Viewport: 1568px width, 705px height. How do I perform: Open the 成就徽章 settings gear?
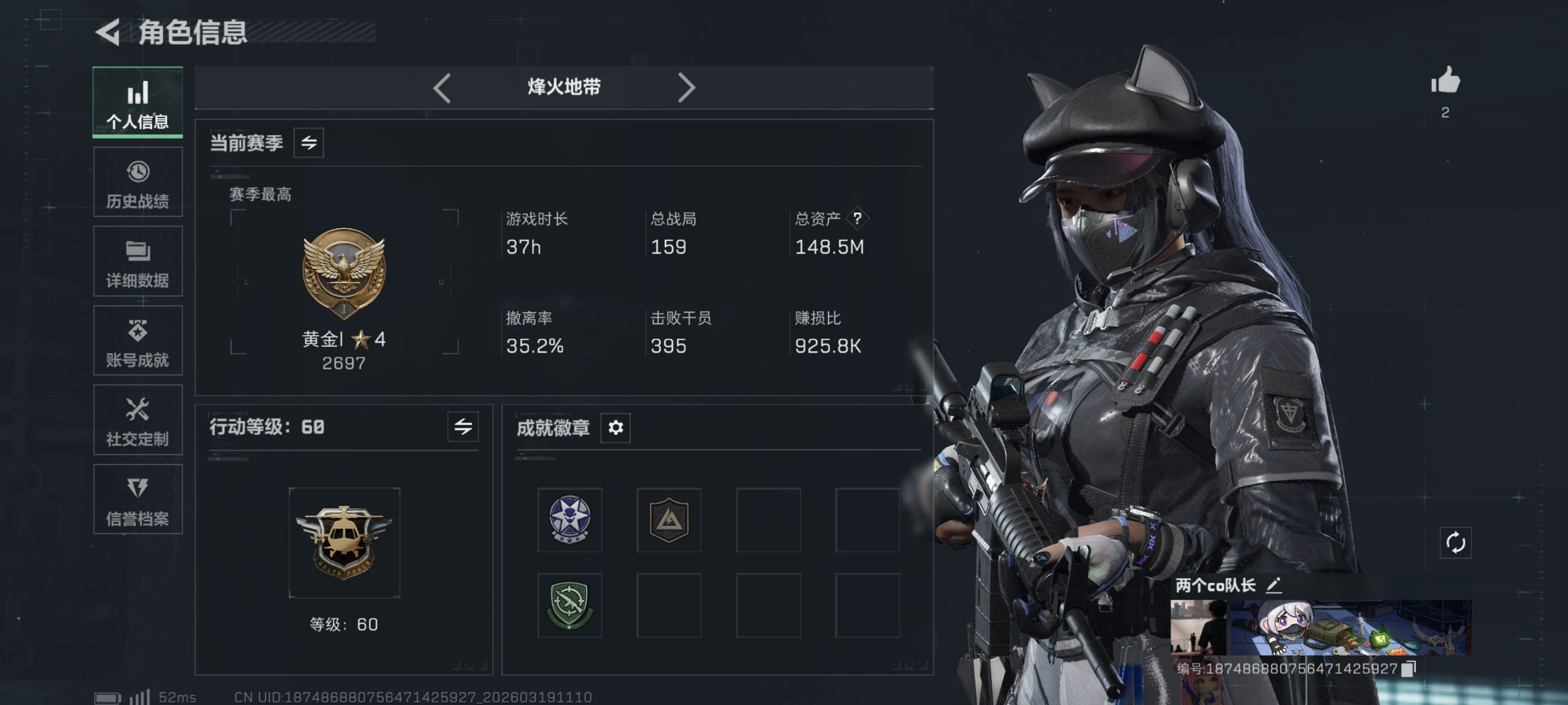[x=615, y=428]
